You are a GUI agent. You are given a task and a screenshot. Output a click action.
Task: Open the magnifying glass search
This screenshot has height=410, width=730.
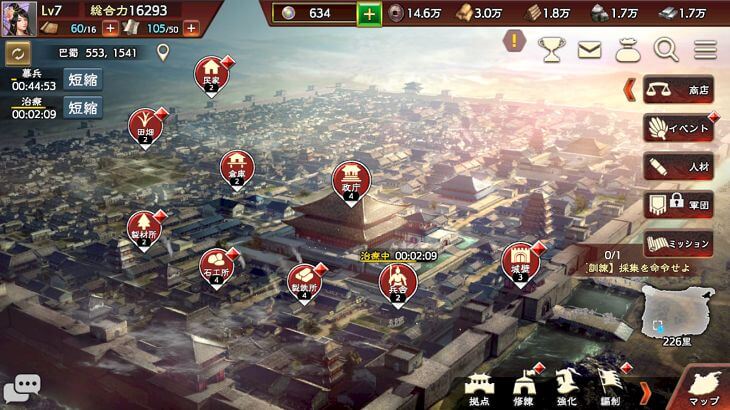click(665, 47)
